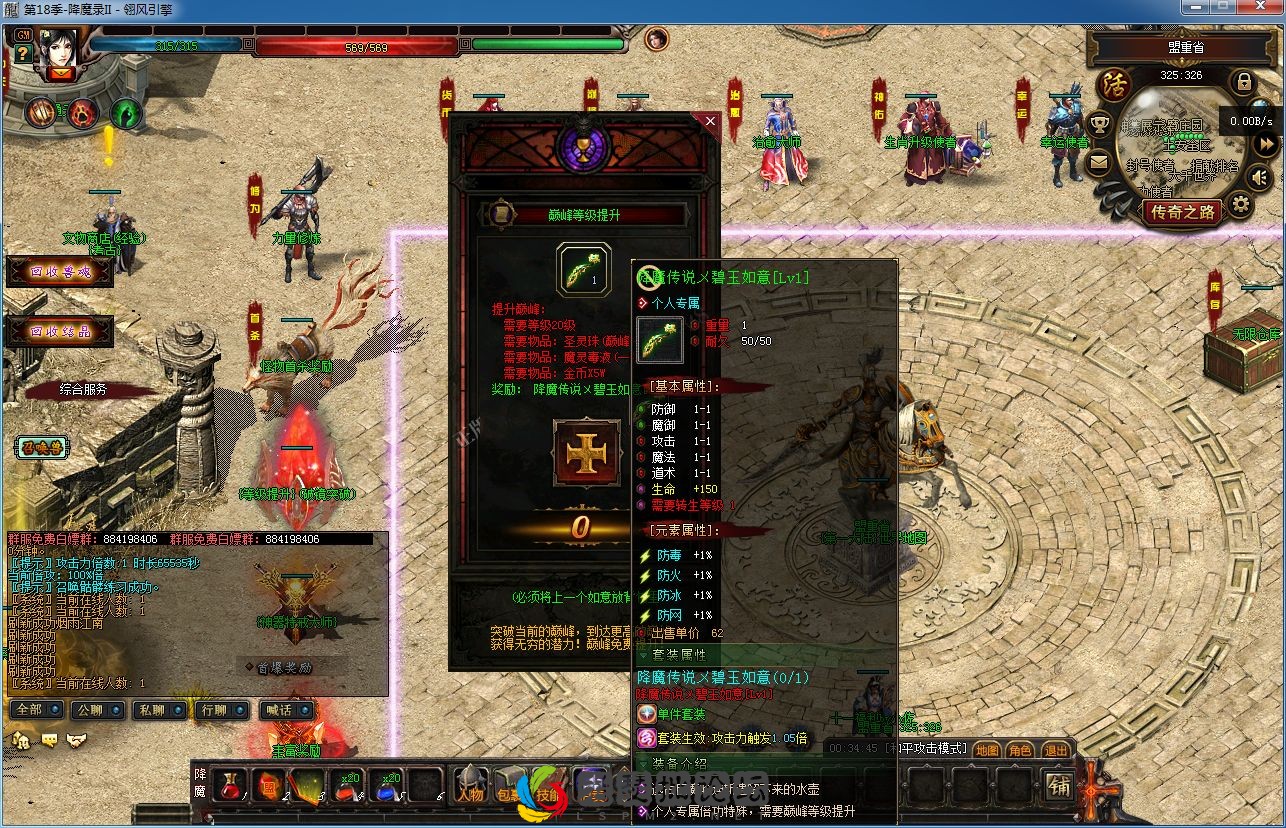Image resolution: width=1286 pixels, height=828 pixels.
Task: Toggle the minimap lock icon
Action: click(1244, 81)
